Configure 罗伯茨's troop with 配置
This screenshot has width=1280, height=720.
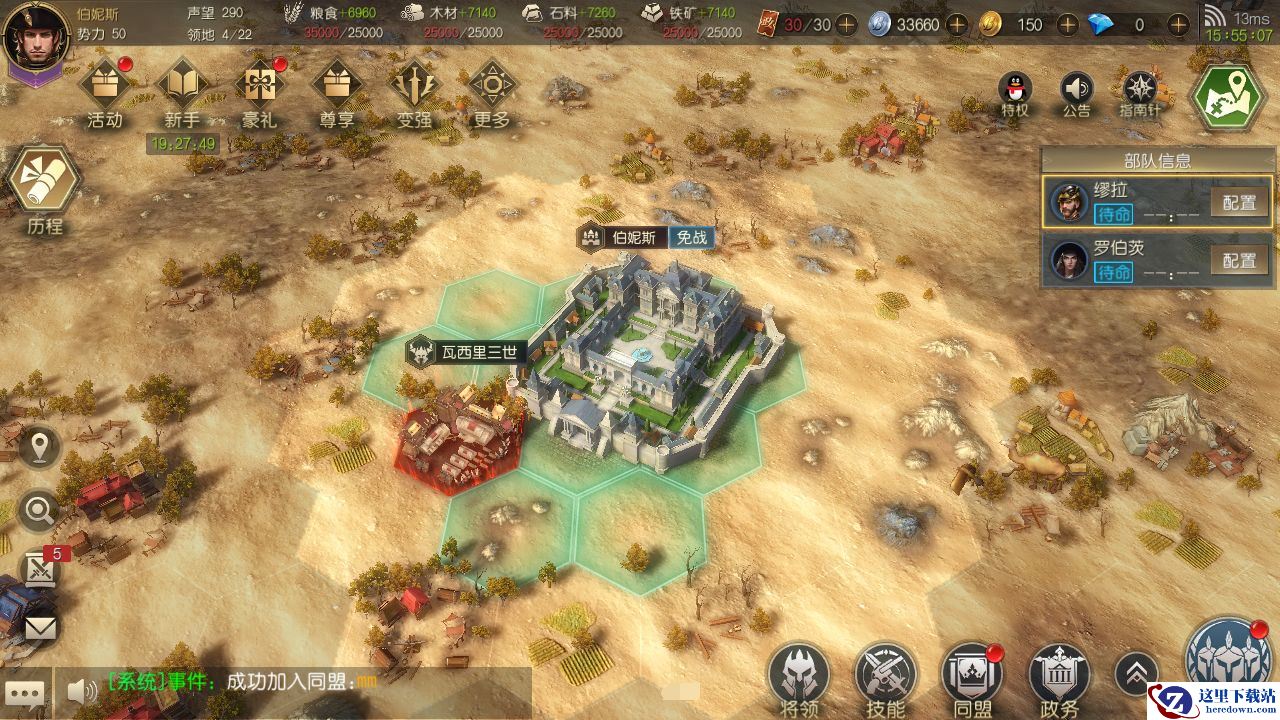[x=1239, y=261]
